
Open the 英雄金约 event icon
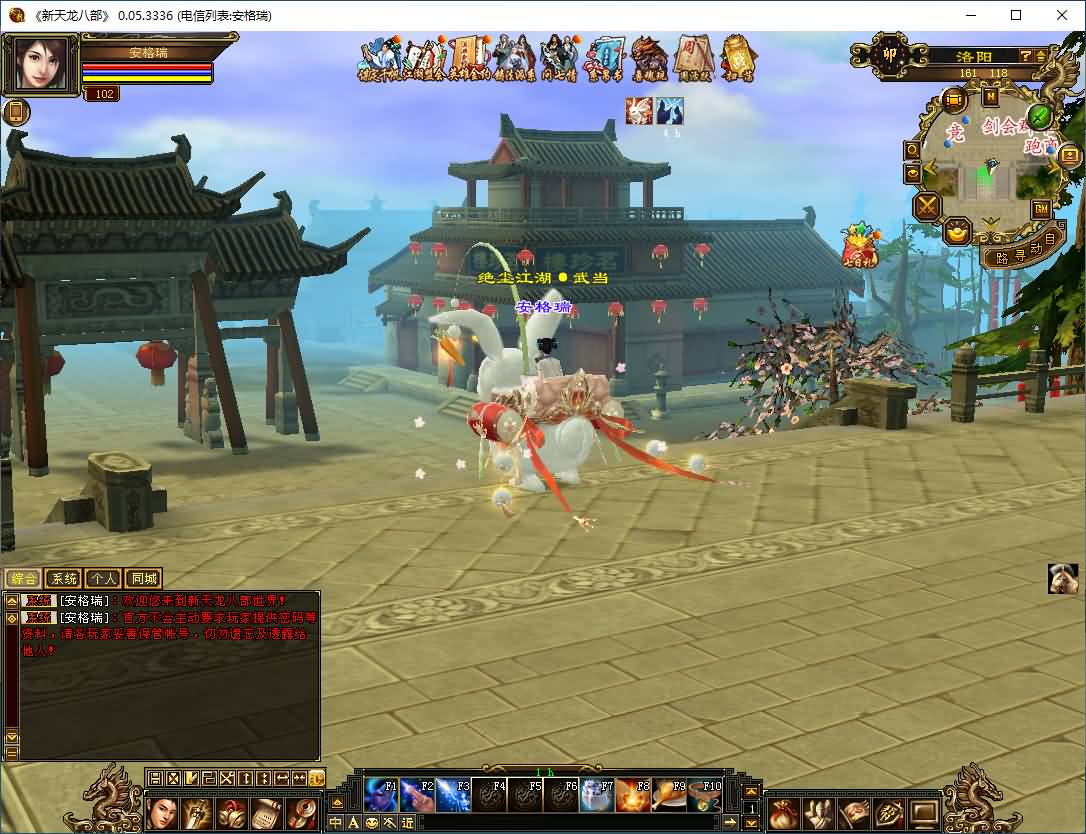click(469, 60)
